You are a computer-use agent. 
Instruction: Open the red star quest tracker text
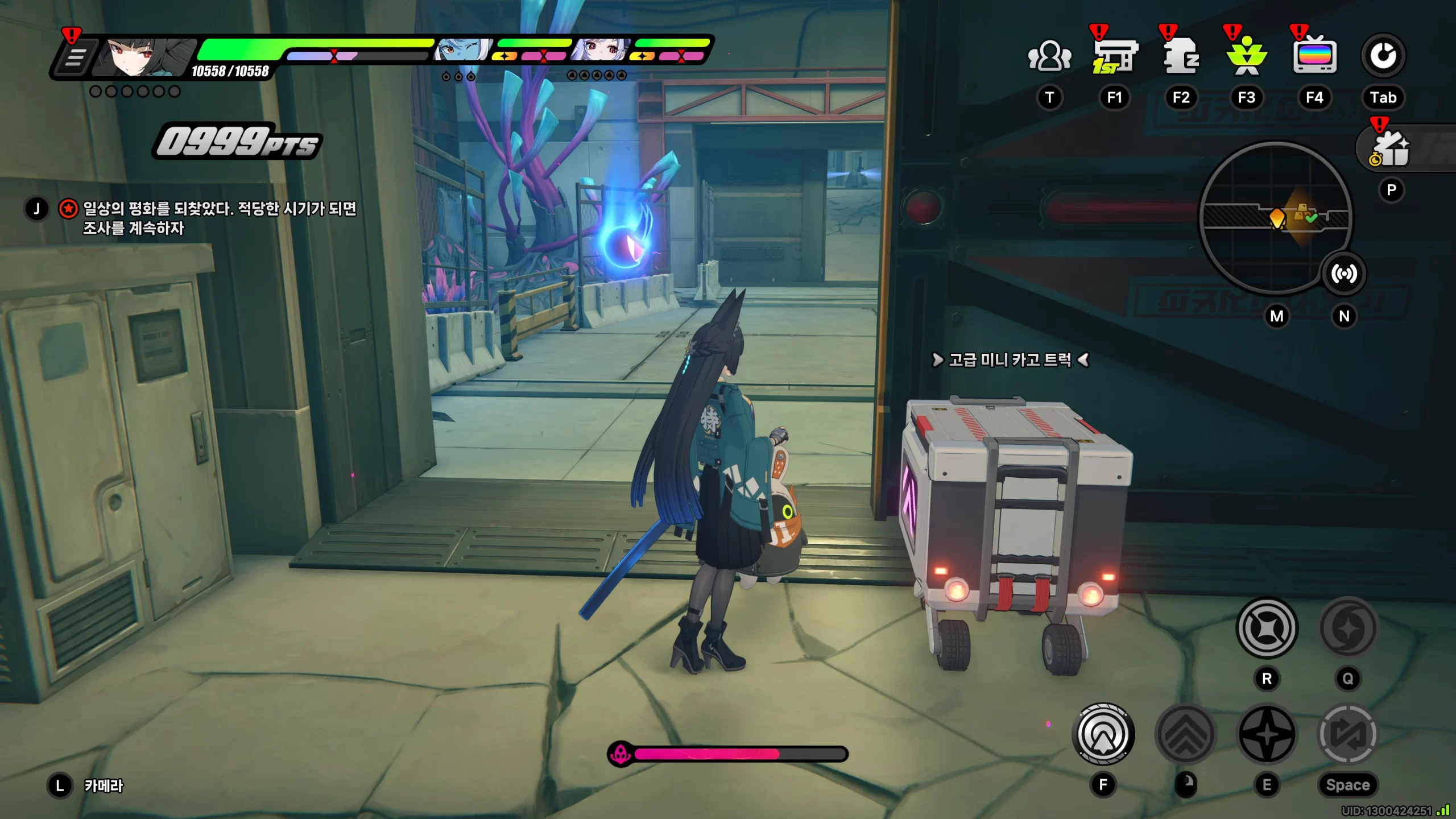coord(219,218)
